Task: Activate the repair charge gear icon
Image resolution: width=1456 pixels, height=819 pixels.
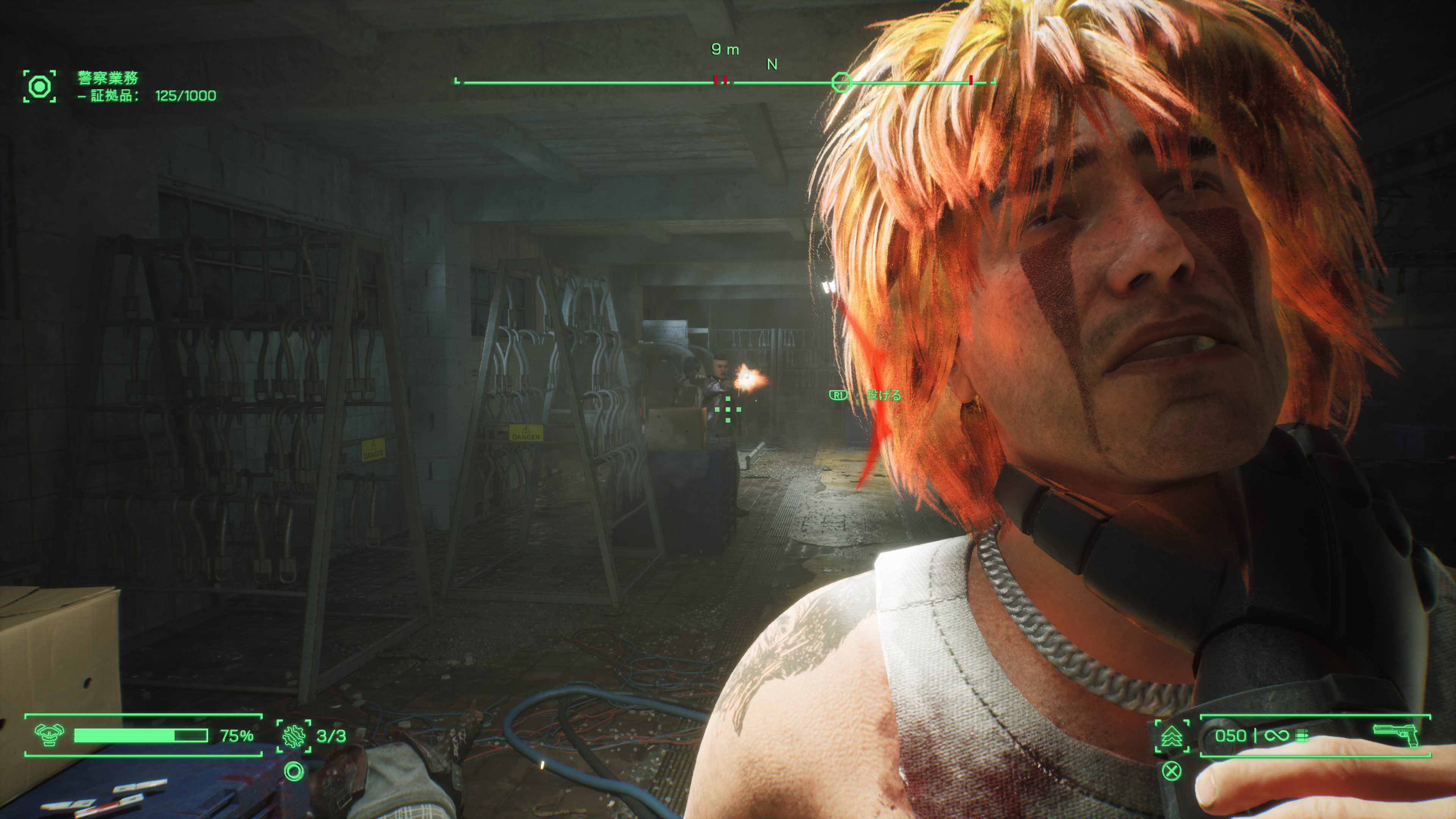Action: [x=294, y=736]
